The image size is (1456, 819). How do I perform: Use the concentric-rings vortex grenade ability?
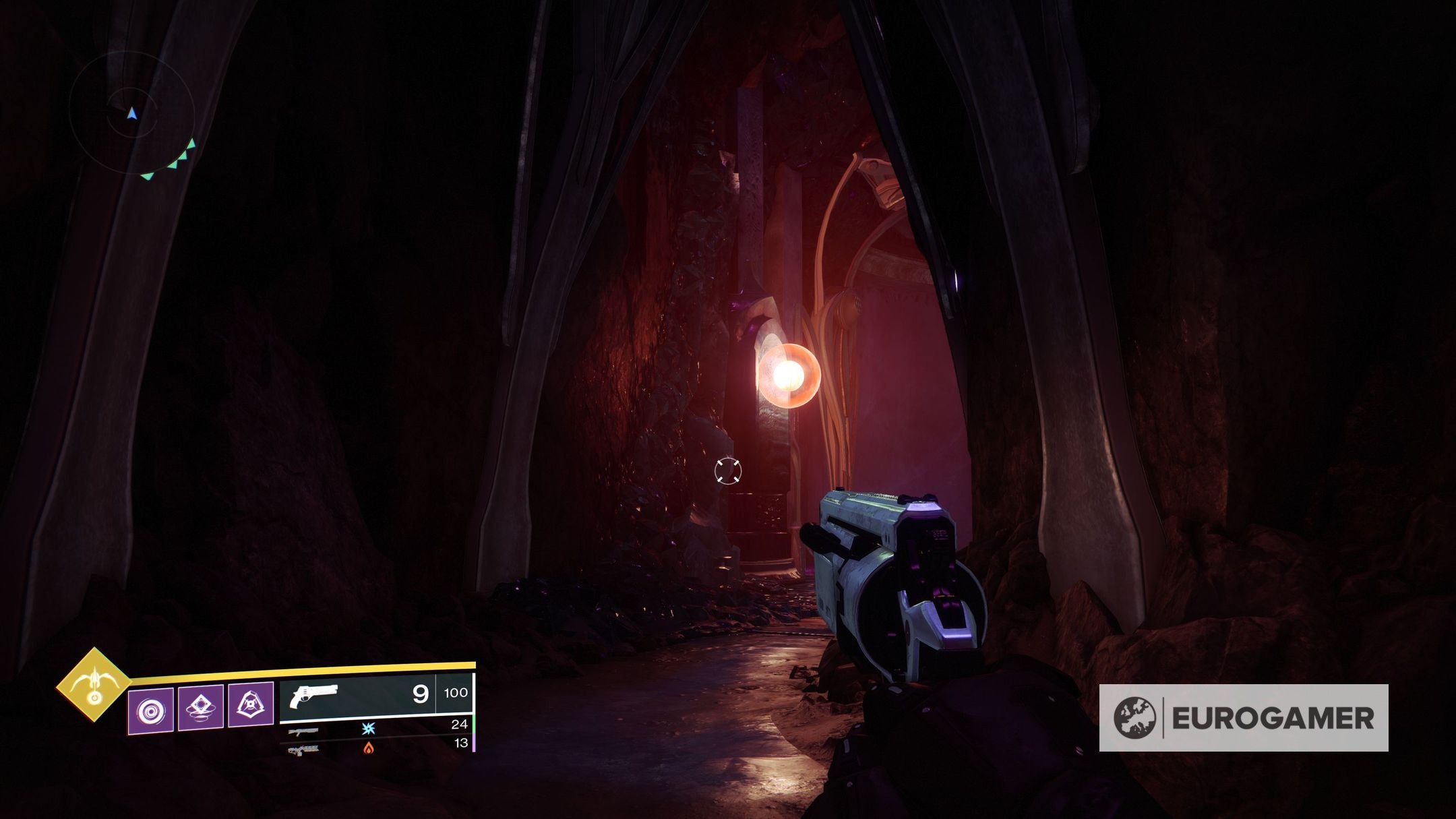151,710
